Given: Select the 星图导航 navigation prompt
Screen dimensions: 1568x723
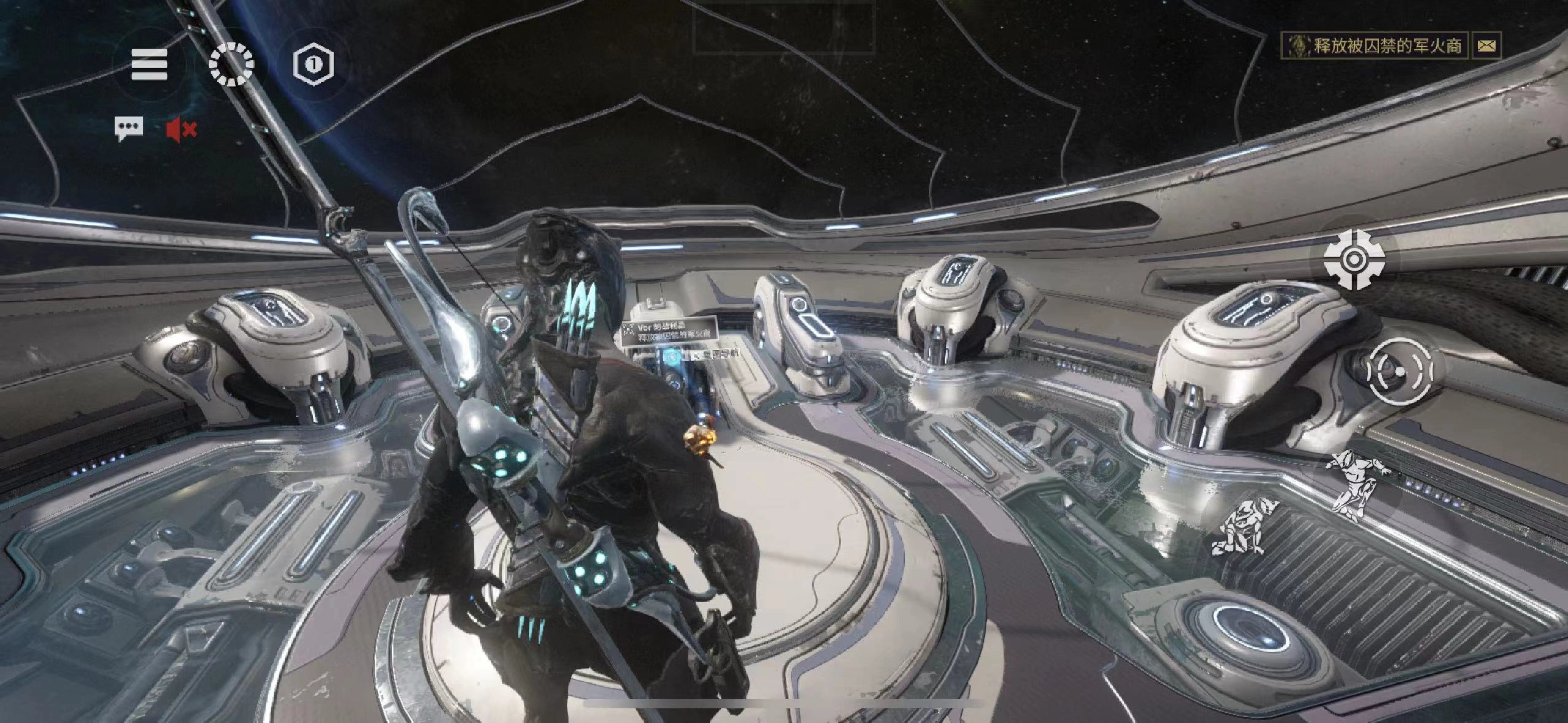Looking at the screenshot, I should tap(716, 354).
